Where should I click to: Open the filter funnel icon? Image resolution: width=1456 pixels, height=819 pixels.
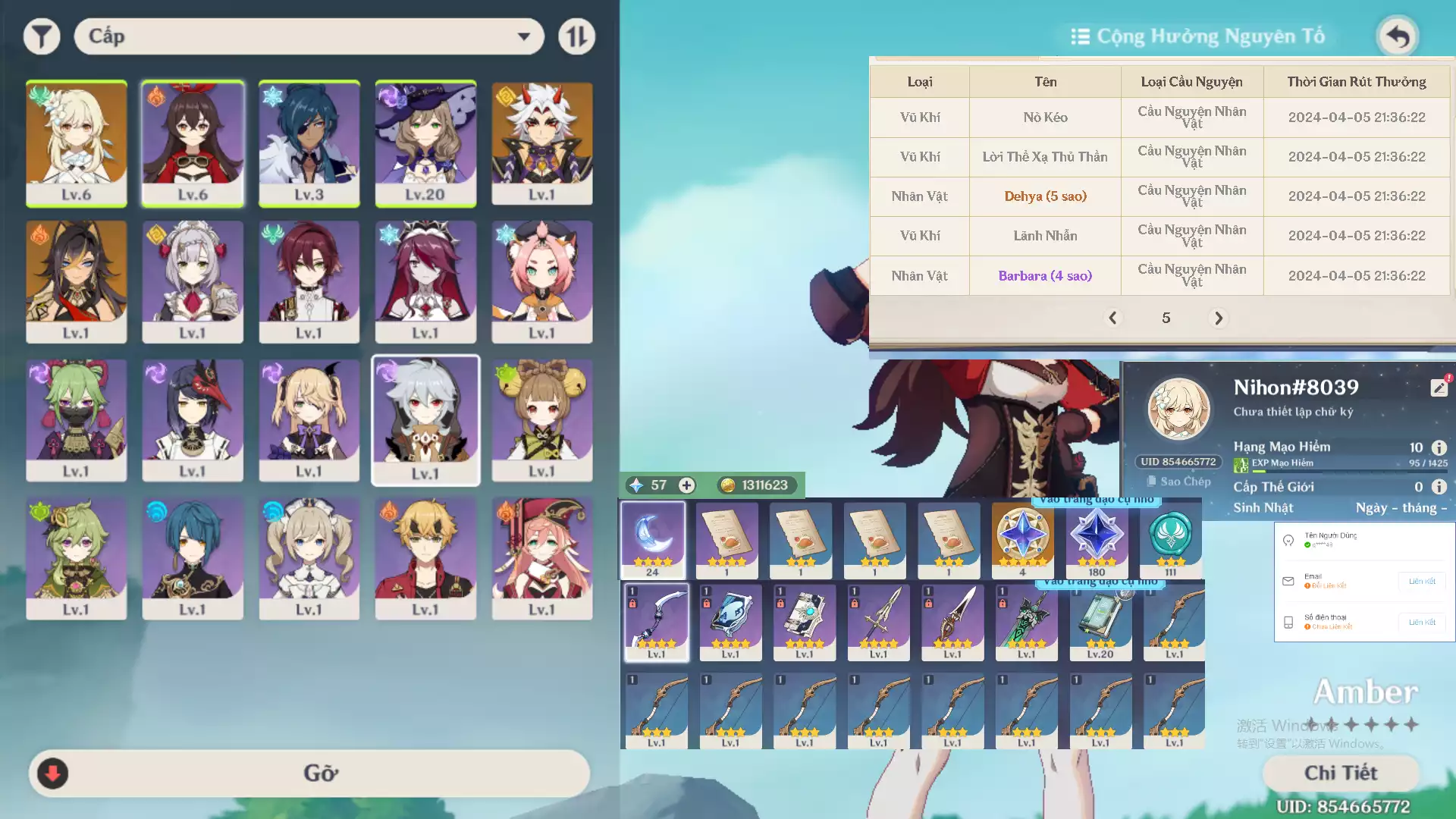42,36
